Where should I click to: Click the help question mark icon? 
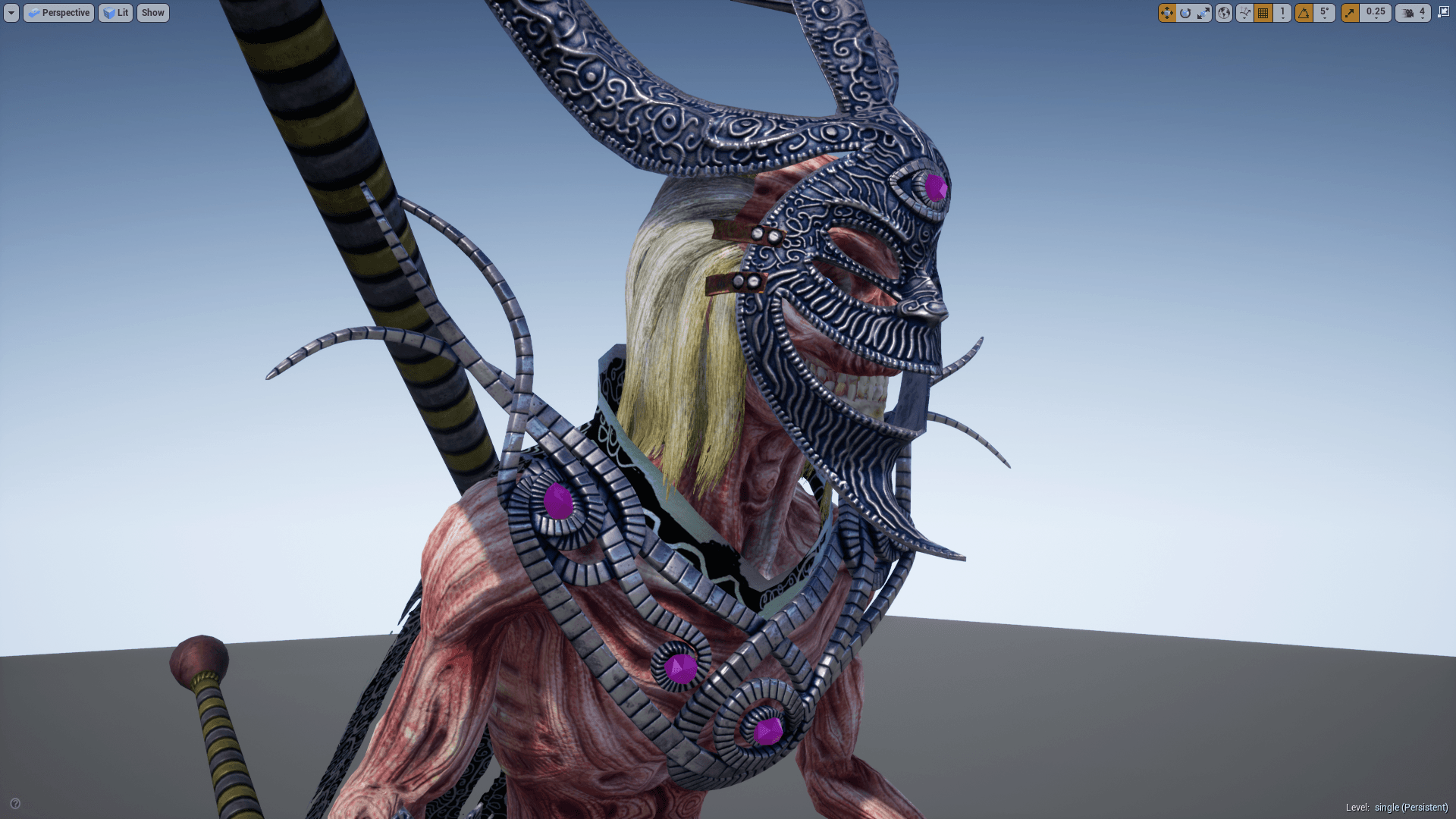tap(15, 802)
